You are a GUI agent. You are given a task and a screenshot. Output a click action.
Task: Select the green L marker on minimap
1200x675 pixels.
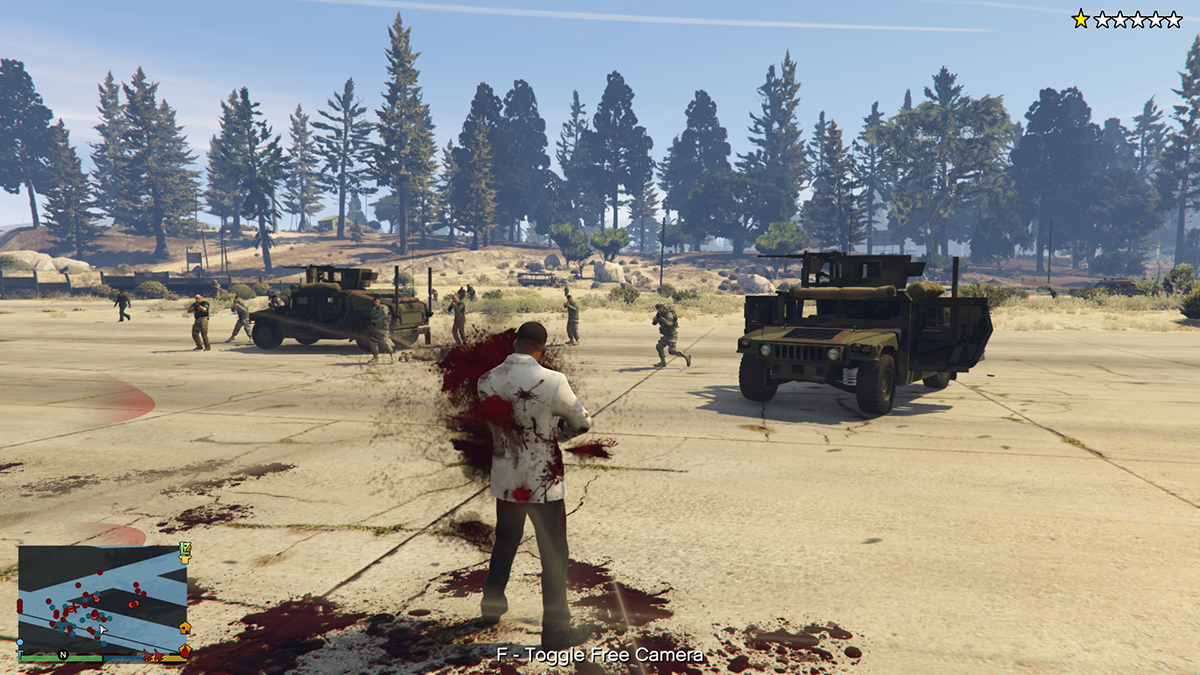pos(183,548)
